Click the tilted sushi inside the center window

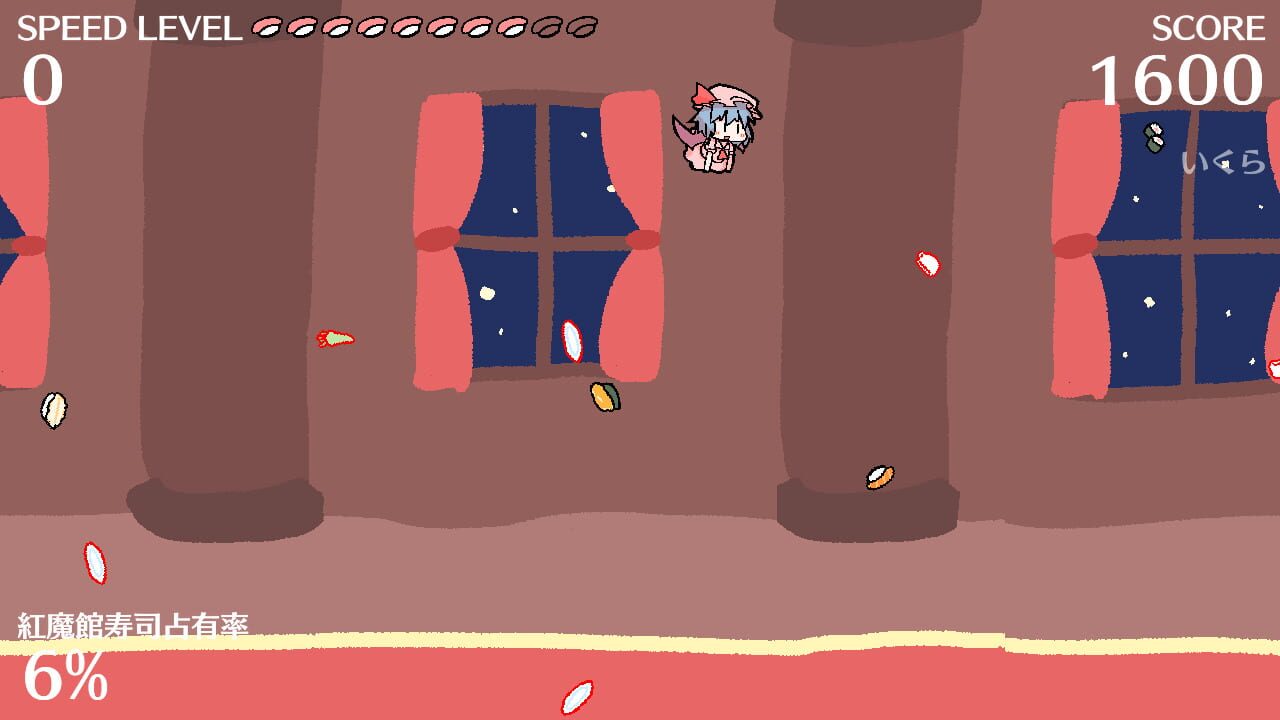(574, 342)
